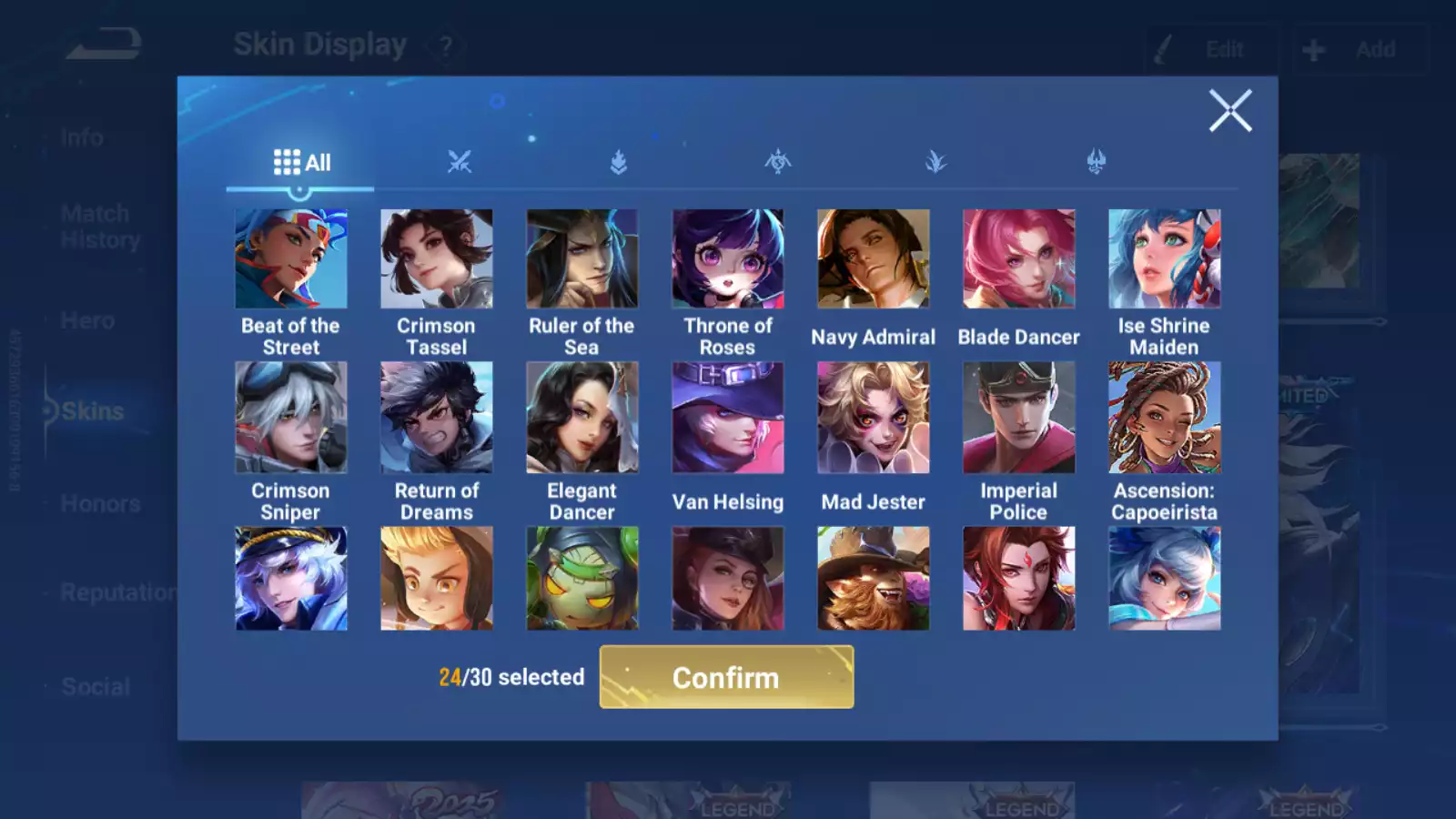Choose the Return of Dreams skin
The height and width of the screenshot is (819, 1456).
(x=437, y=418)
